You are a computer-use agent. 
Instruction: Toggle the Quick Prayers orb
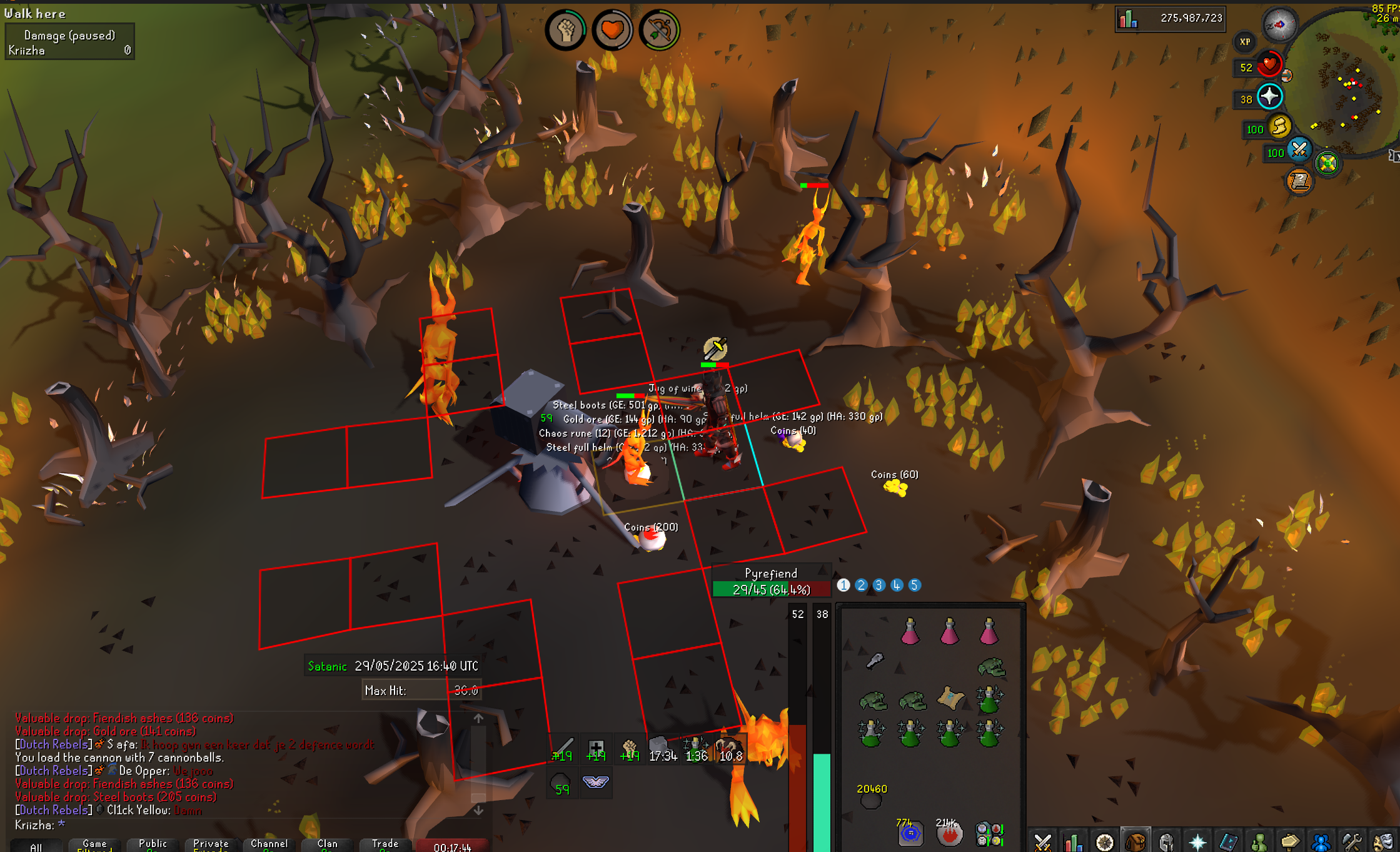pyautogui.click(x=1269, y=97)
